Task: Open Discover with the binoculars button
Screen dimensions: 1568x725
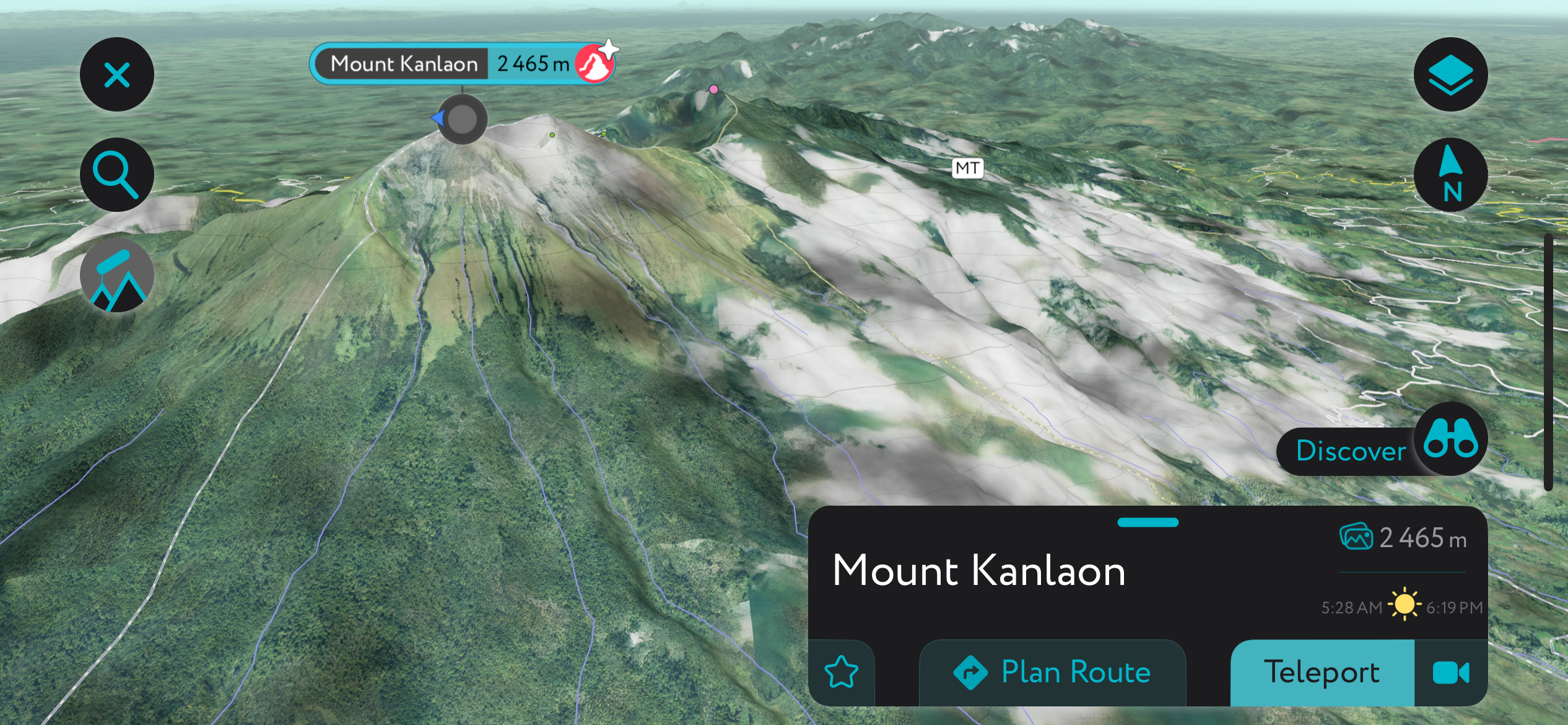Action: point(1450,439)
